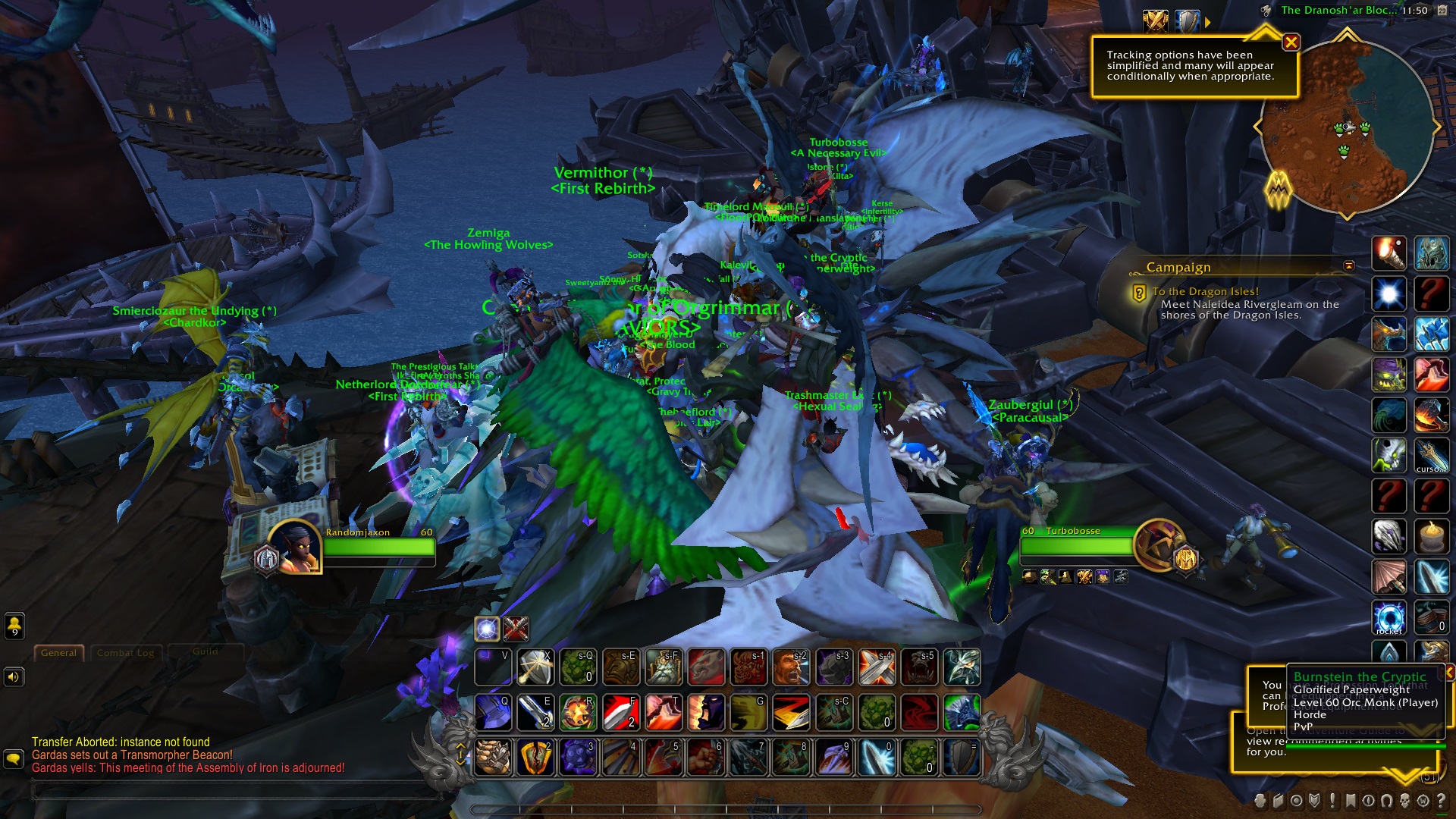The image size is (1456, 819).
Task: Select the glowing white orb stance button
Action: 487,629
